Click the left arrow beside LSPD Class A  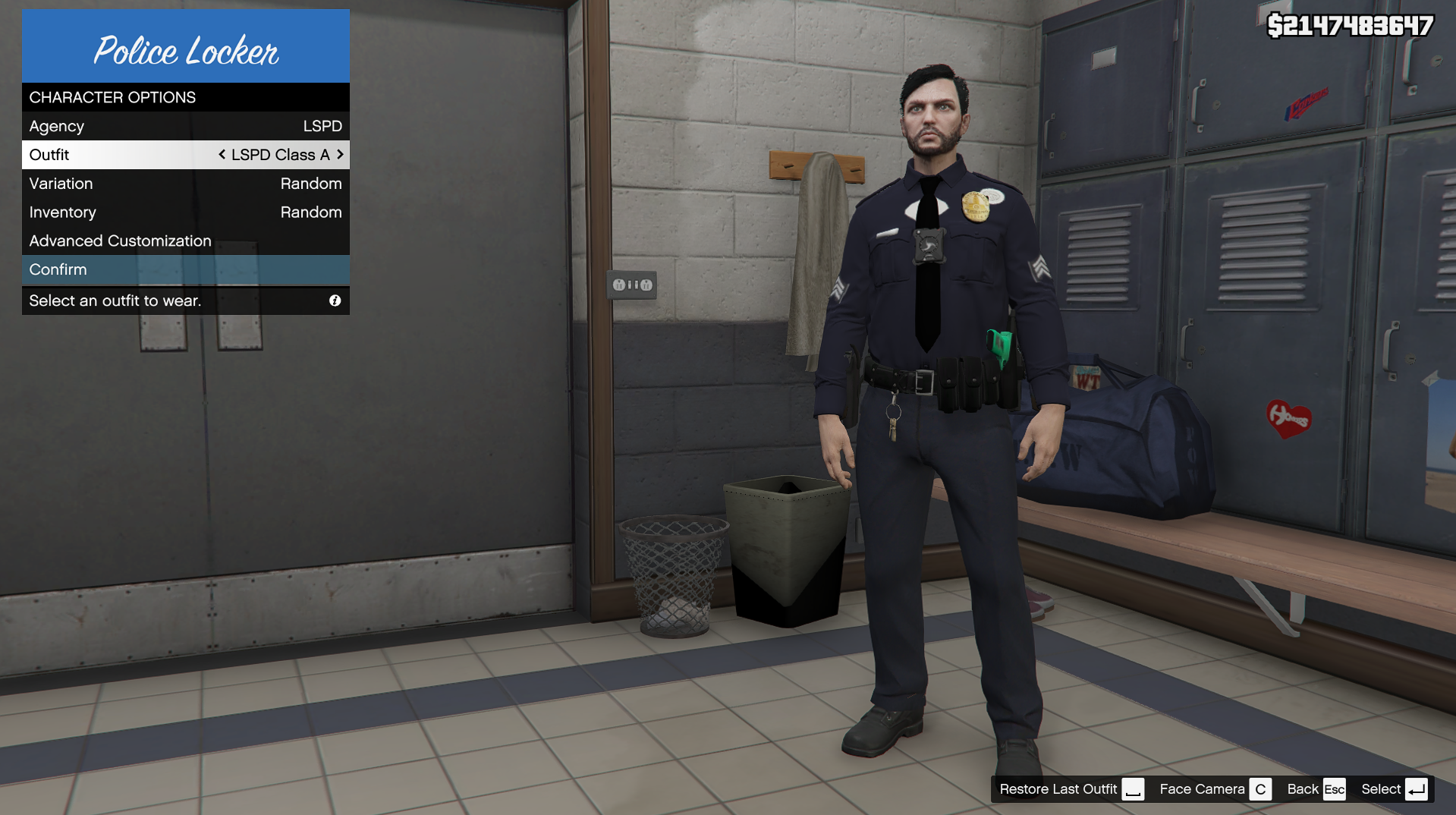point(222,154)
